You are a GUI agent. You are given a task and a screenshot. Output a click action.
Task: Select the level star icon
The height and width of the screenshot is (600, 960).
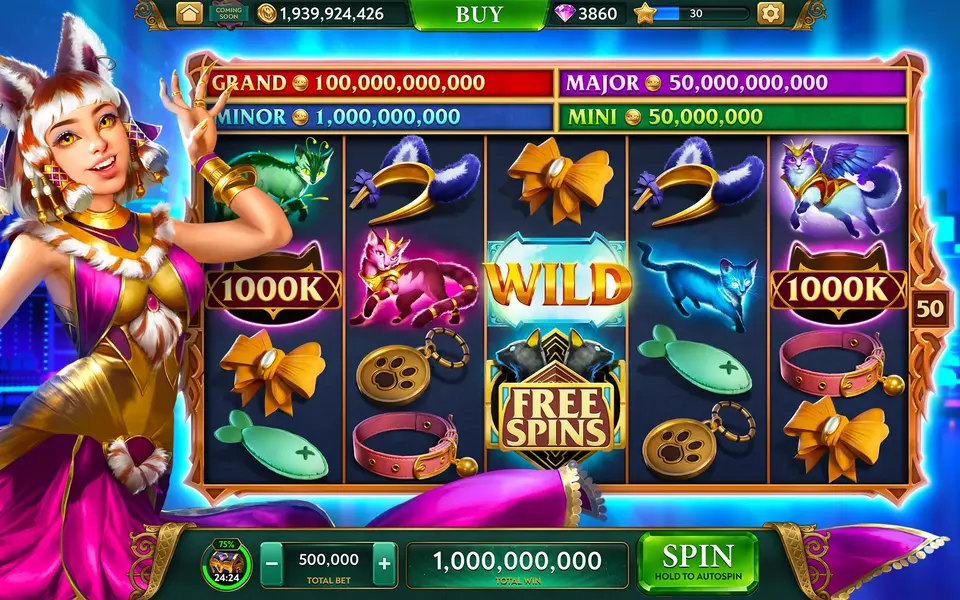645,13
